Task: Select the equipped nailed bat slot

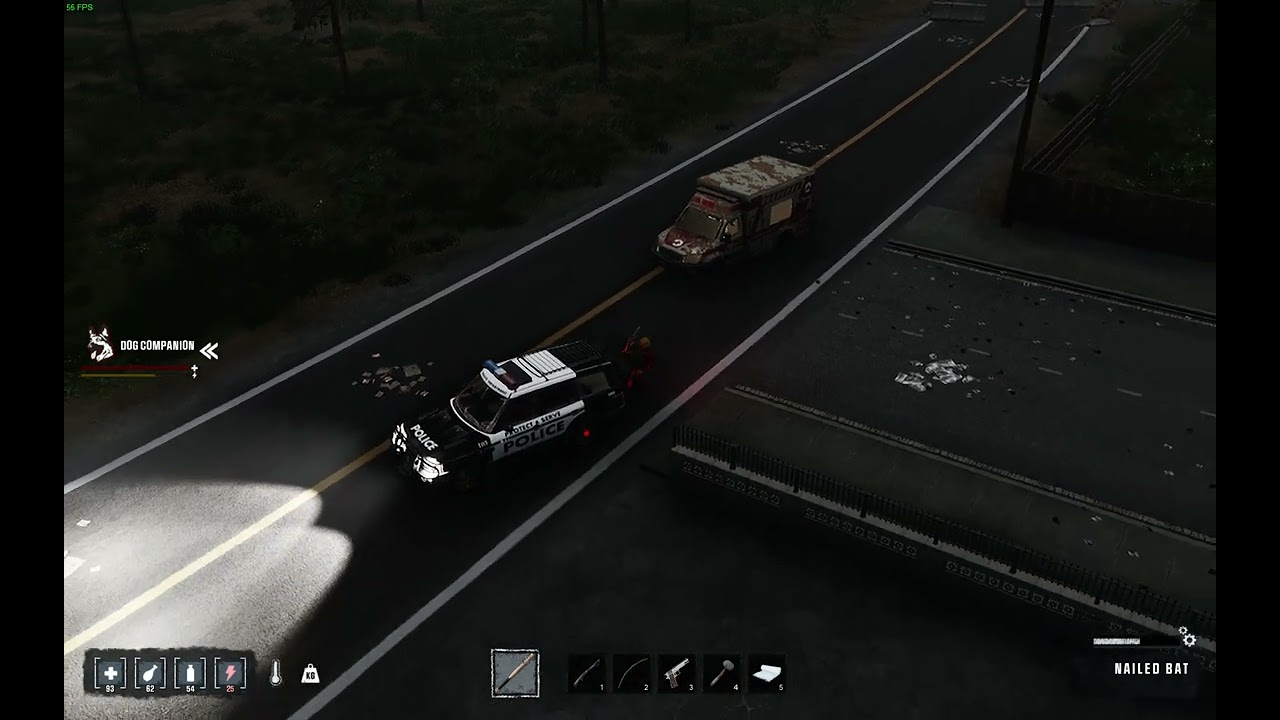Action: [x=515, y=673]
